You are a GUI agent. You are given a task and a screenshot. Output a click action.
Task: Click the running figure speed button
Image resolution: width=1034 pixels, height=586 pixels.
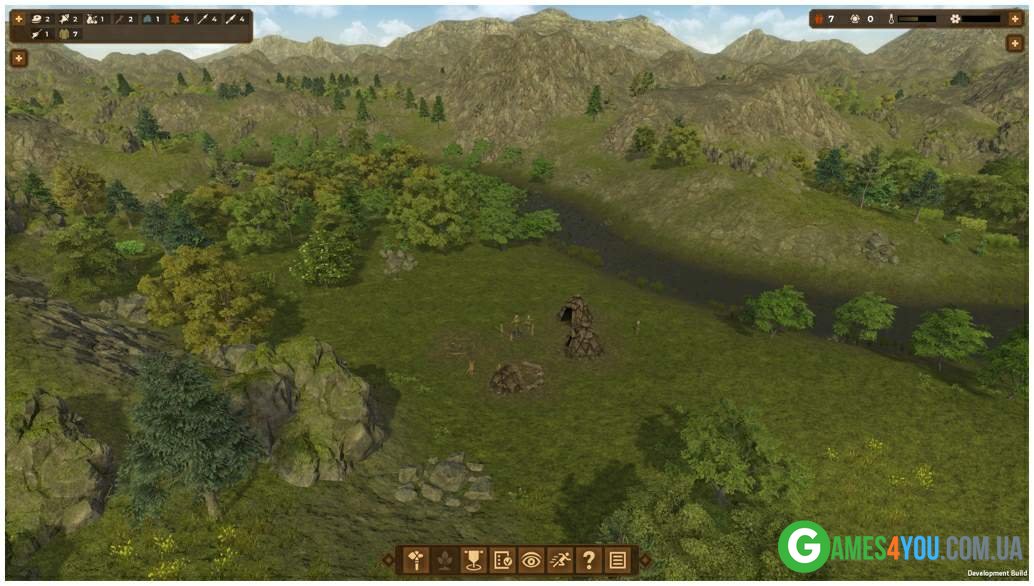click(x=560, y=560)
